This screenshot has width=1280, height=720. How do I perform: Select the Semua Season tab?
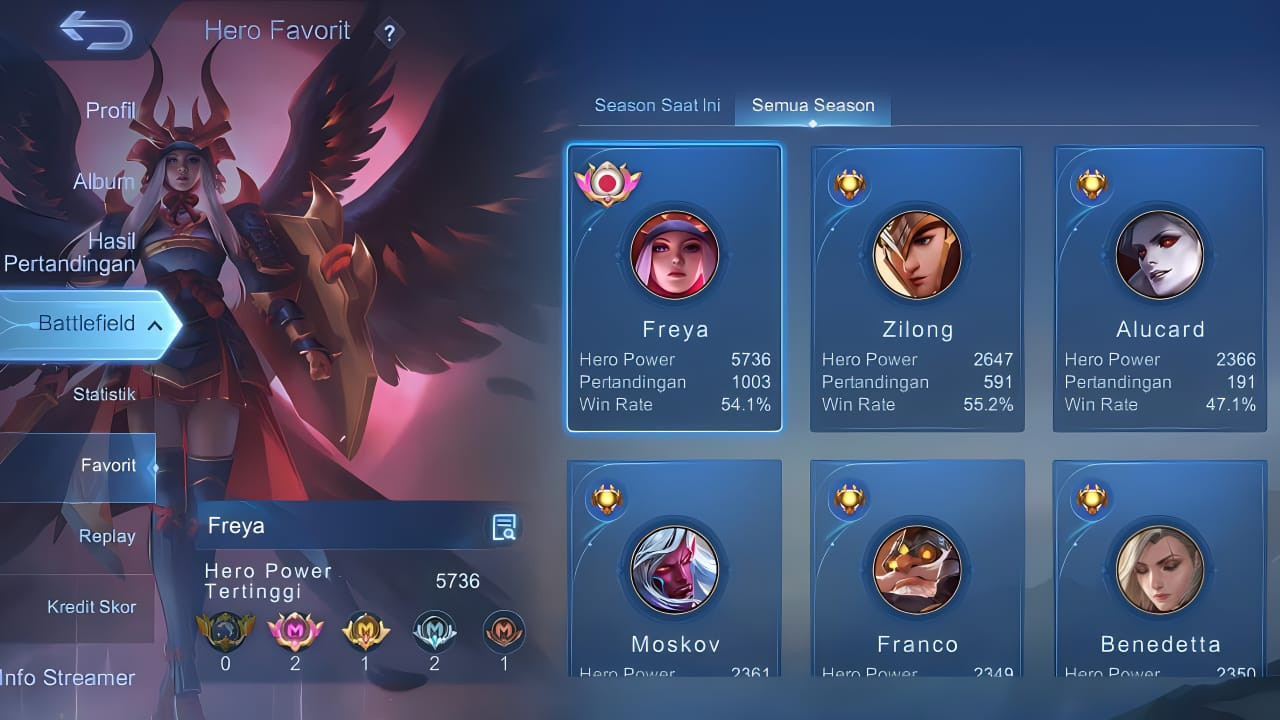813,105
